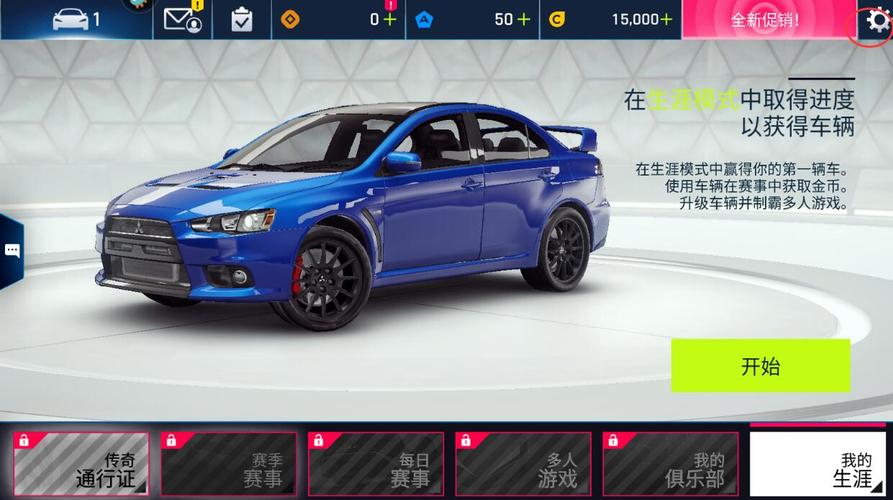Select the 传奇通行证 legend pass tab
Viewport: 893px width, 500px height.
(x=81, y=465)
